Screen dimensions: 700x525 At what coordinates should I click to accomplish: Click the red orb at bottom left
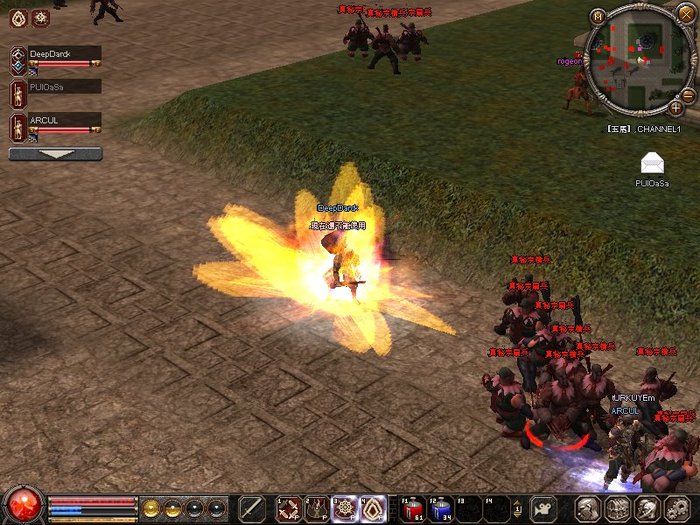pos(22,505)
